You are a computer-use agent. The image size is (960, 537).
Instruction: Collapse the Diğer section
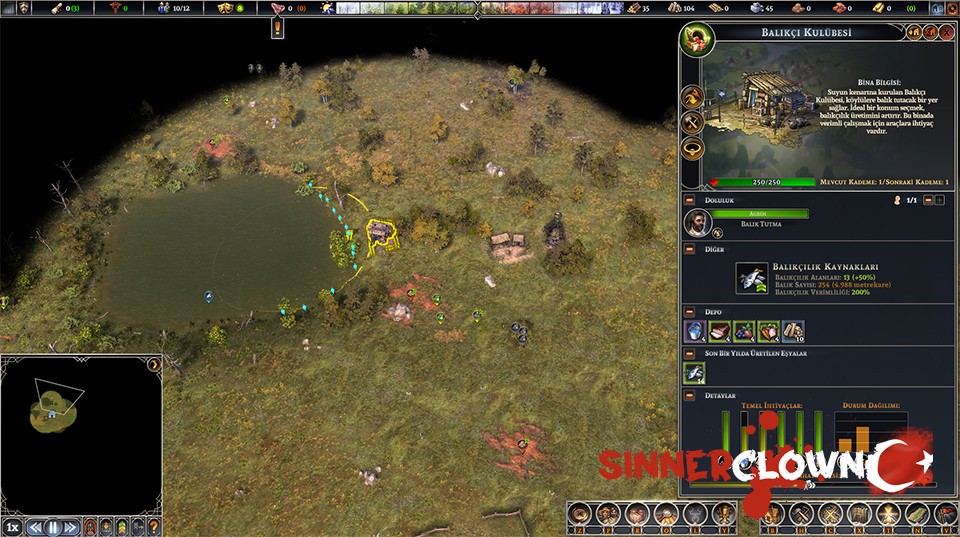[691, 248]
